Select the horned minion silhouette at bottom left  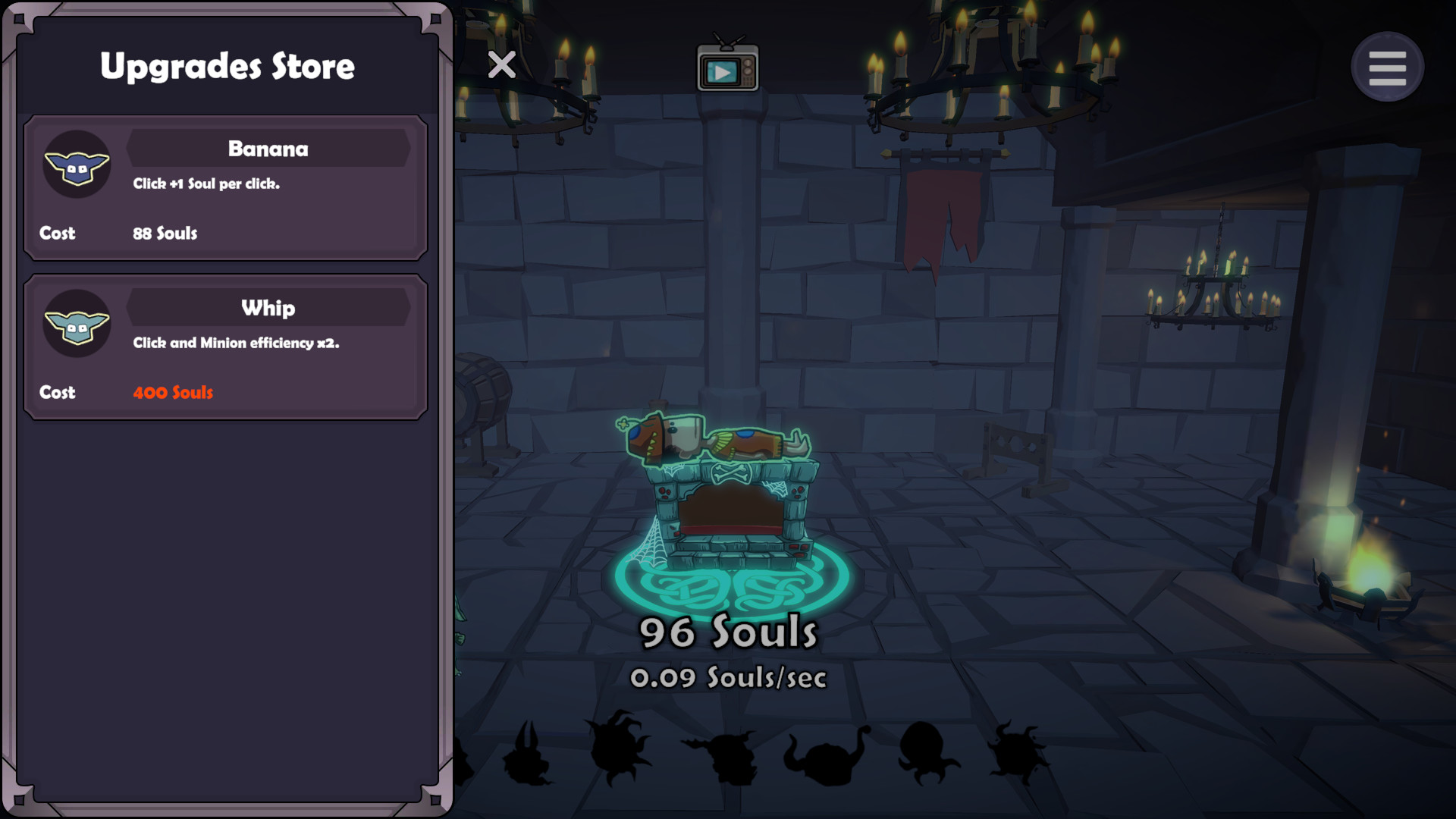(526, 758)
